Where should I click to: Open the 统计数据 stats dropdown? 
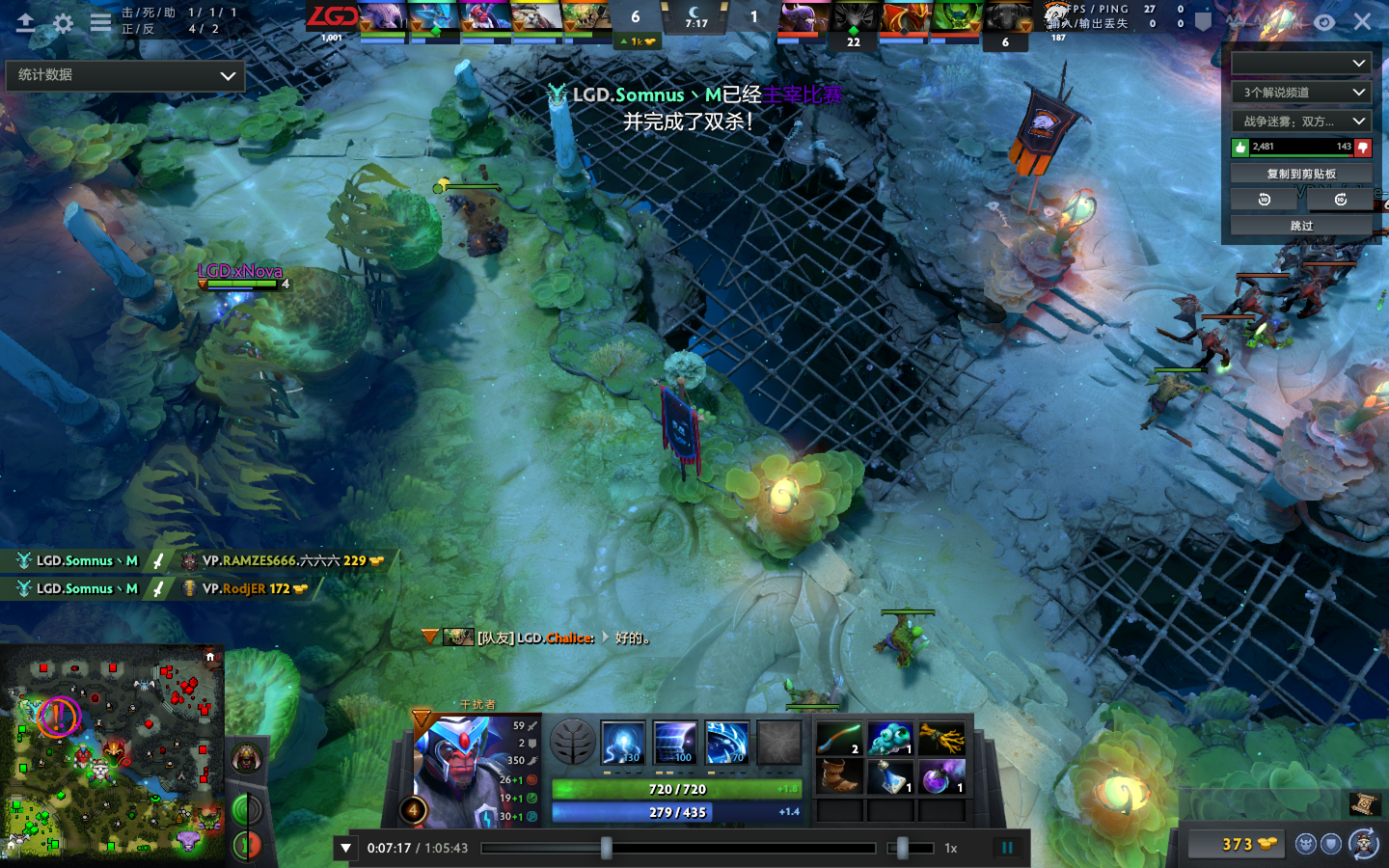tap(125, 75)
